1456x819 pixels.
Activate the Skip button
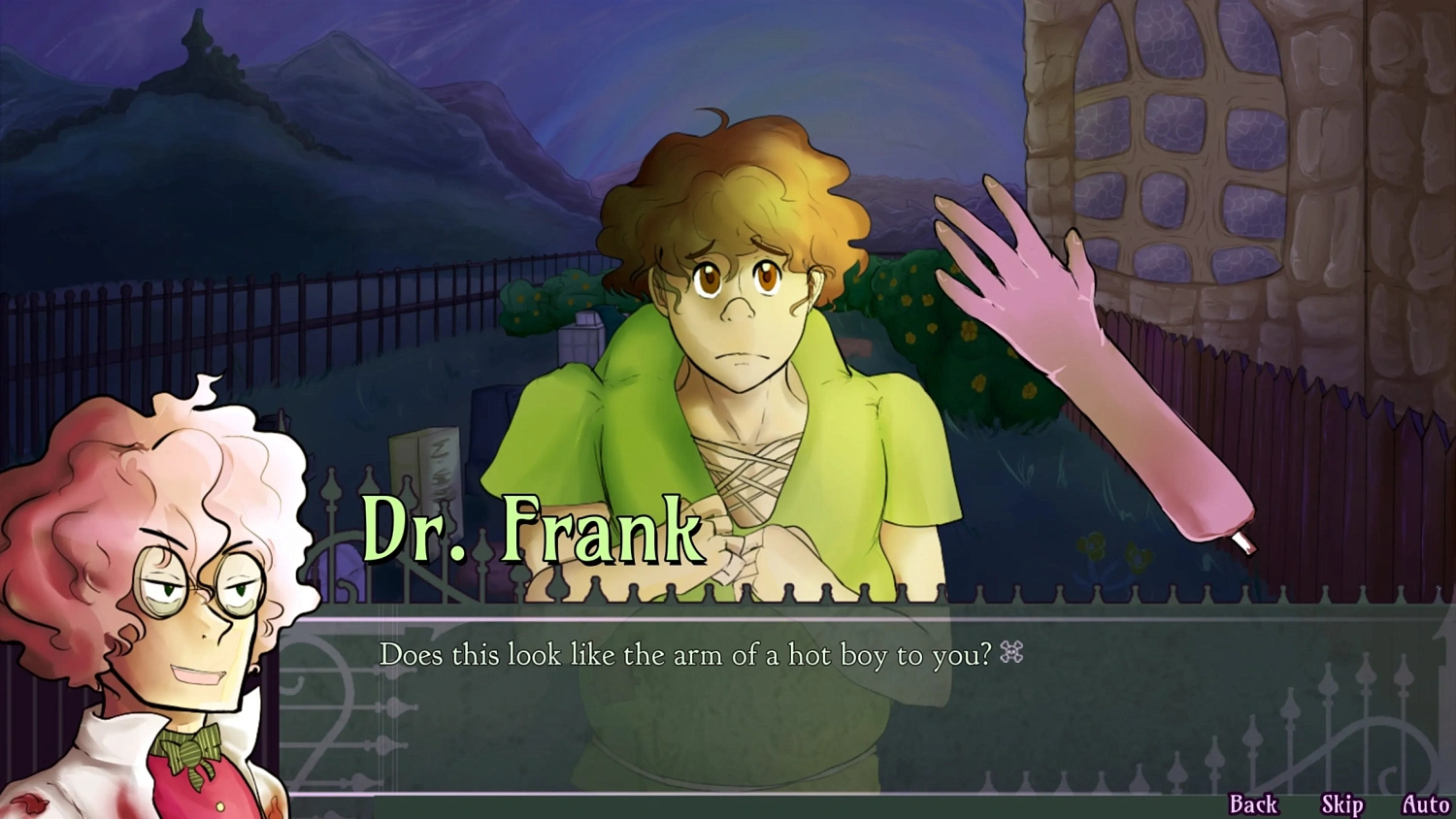(1342, 803)
